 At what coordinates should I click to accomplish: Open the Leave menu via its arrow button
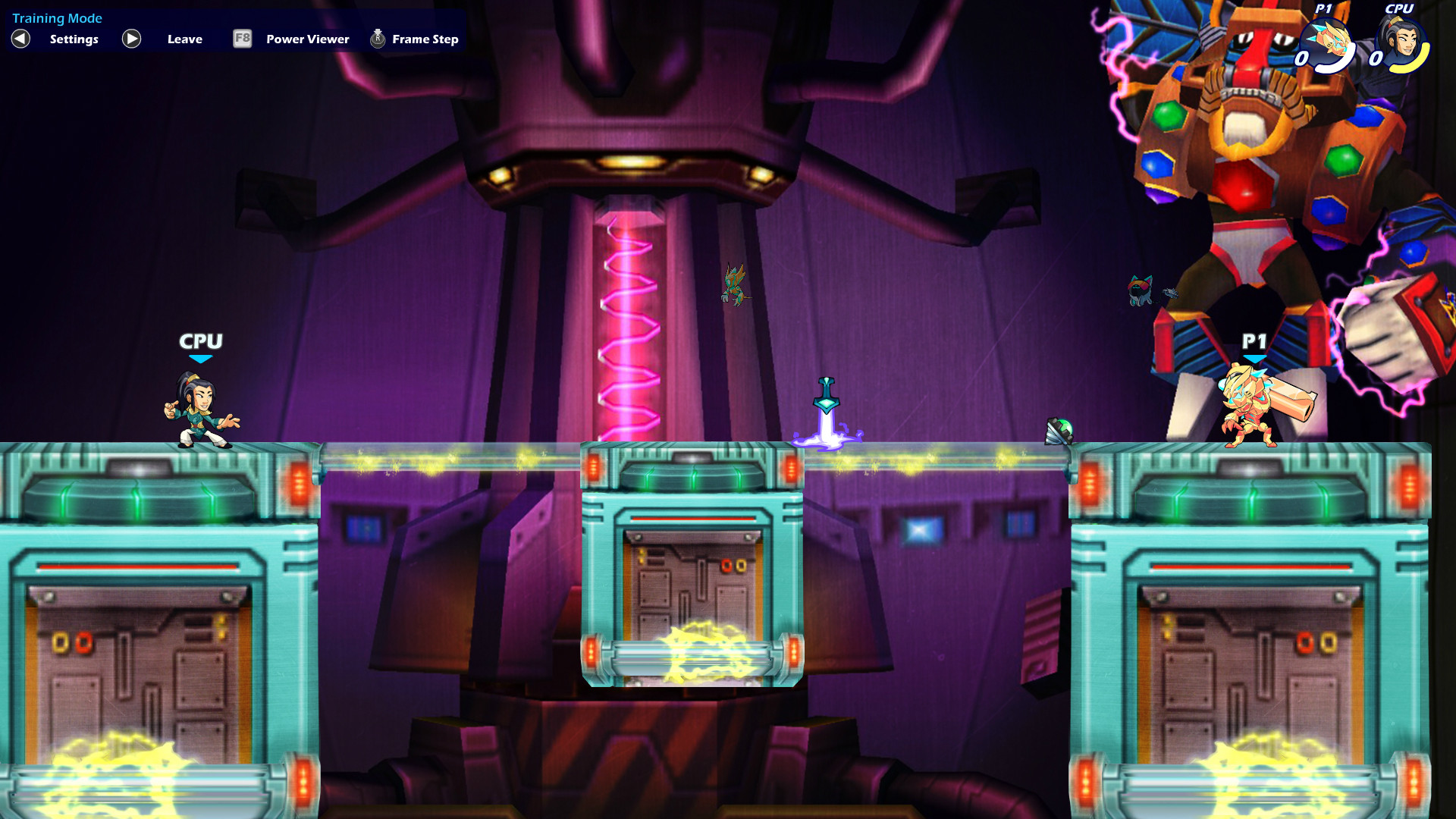click(x=130, y=39)
